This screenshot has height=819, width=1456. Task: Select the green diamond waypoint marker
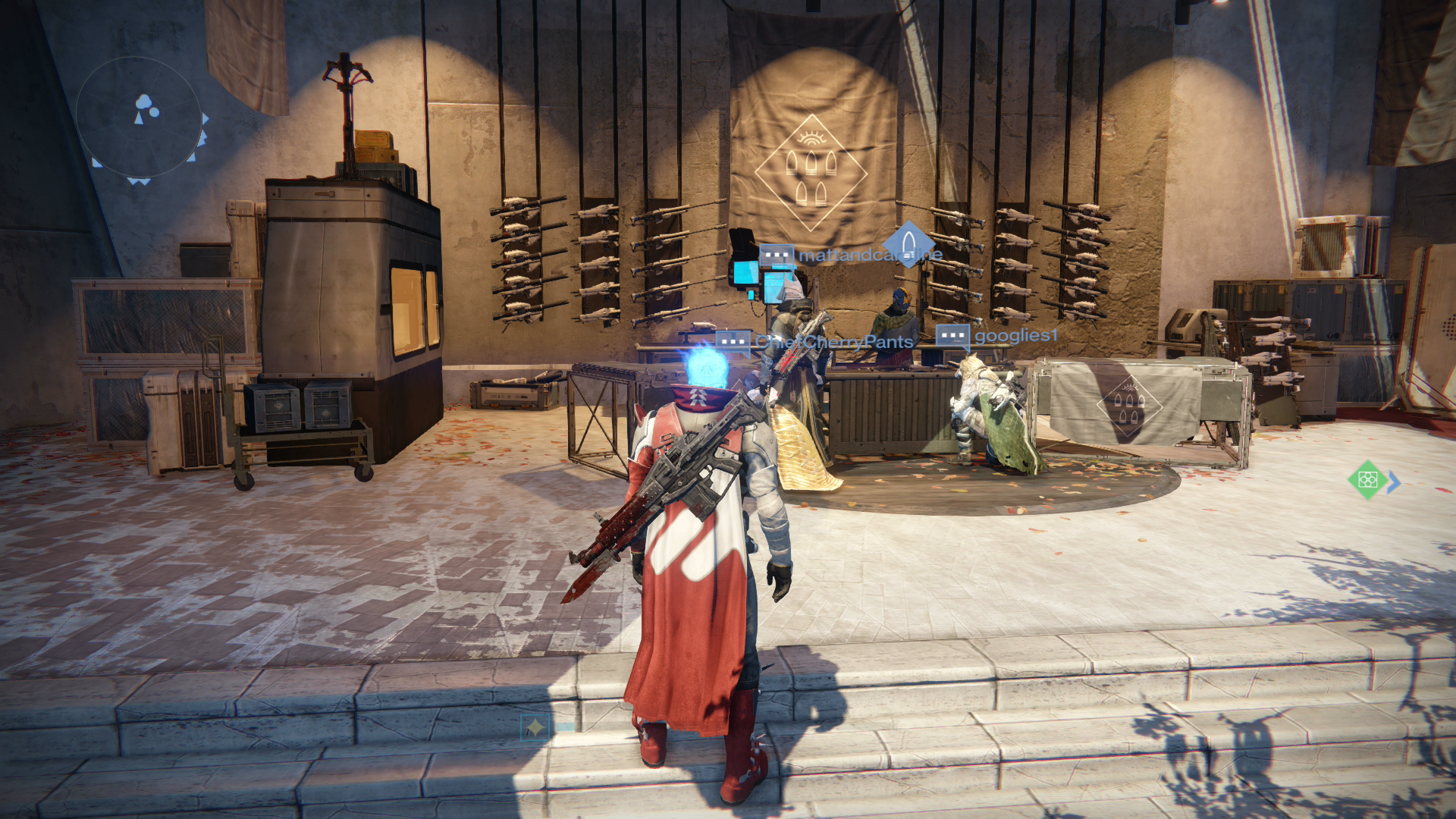1367,480
